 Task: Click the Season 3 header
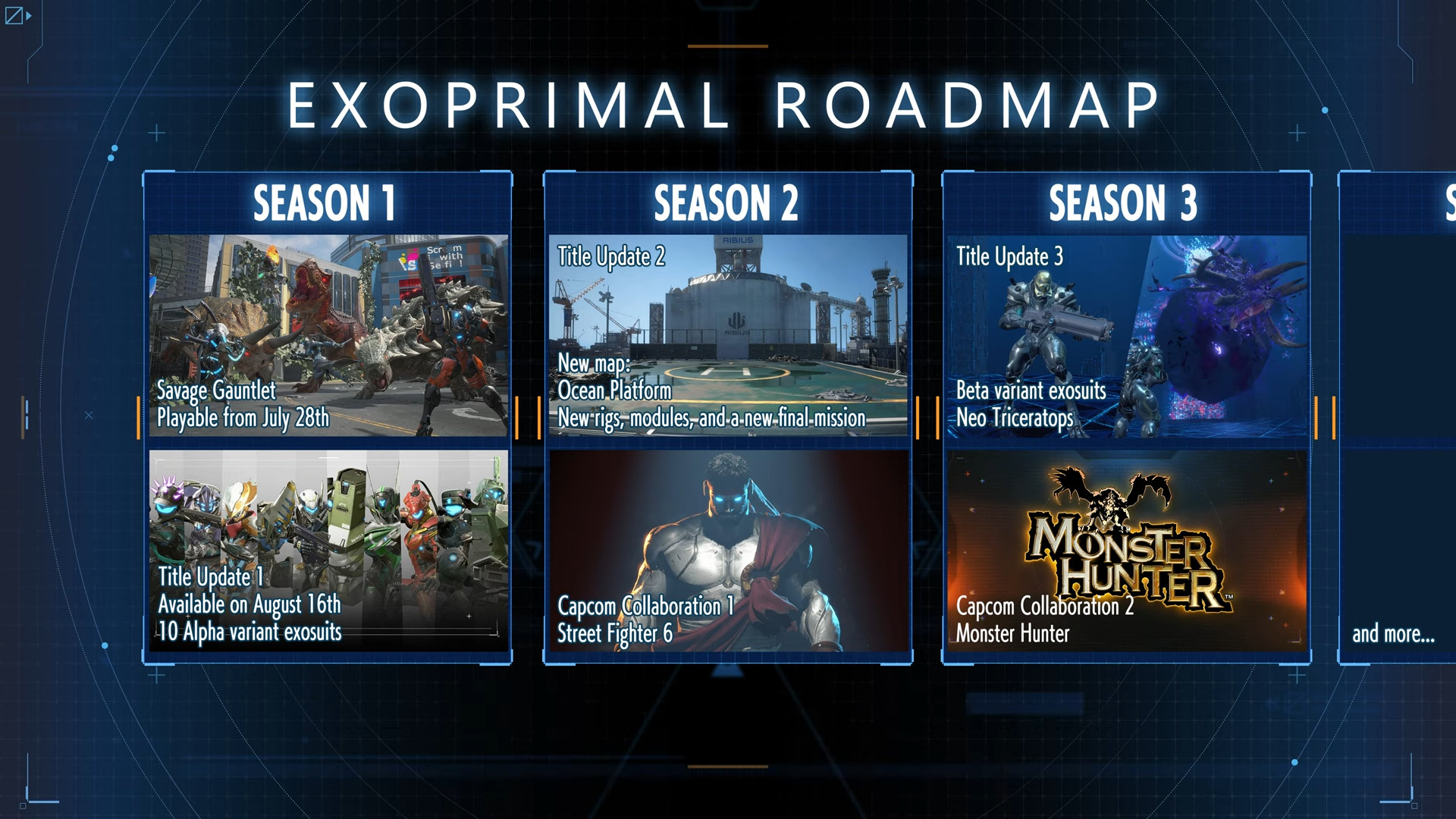coord(1123,203)
